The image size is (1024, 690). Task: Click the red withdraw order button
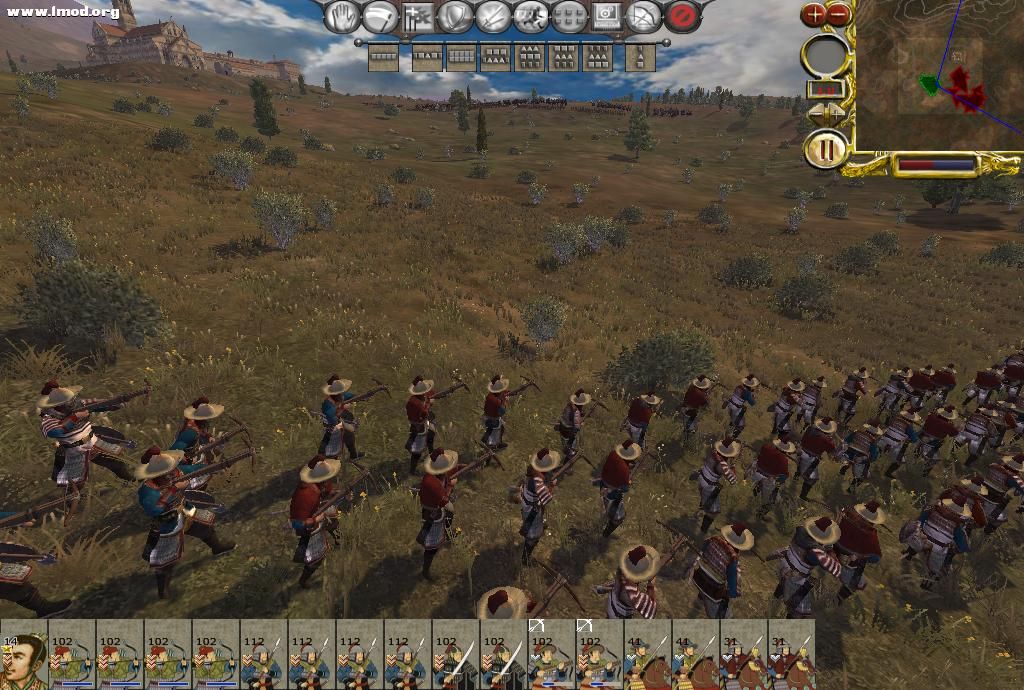pos(683,17)
